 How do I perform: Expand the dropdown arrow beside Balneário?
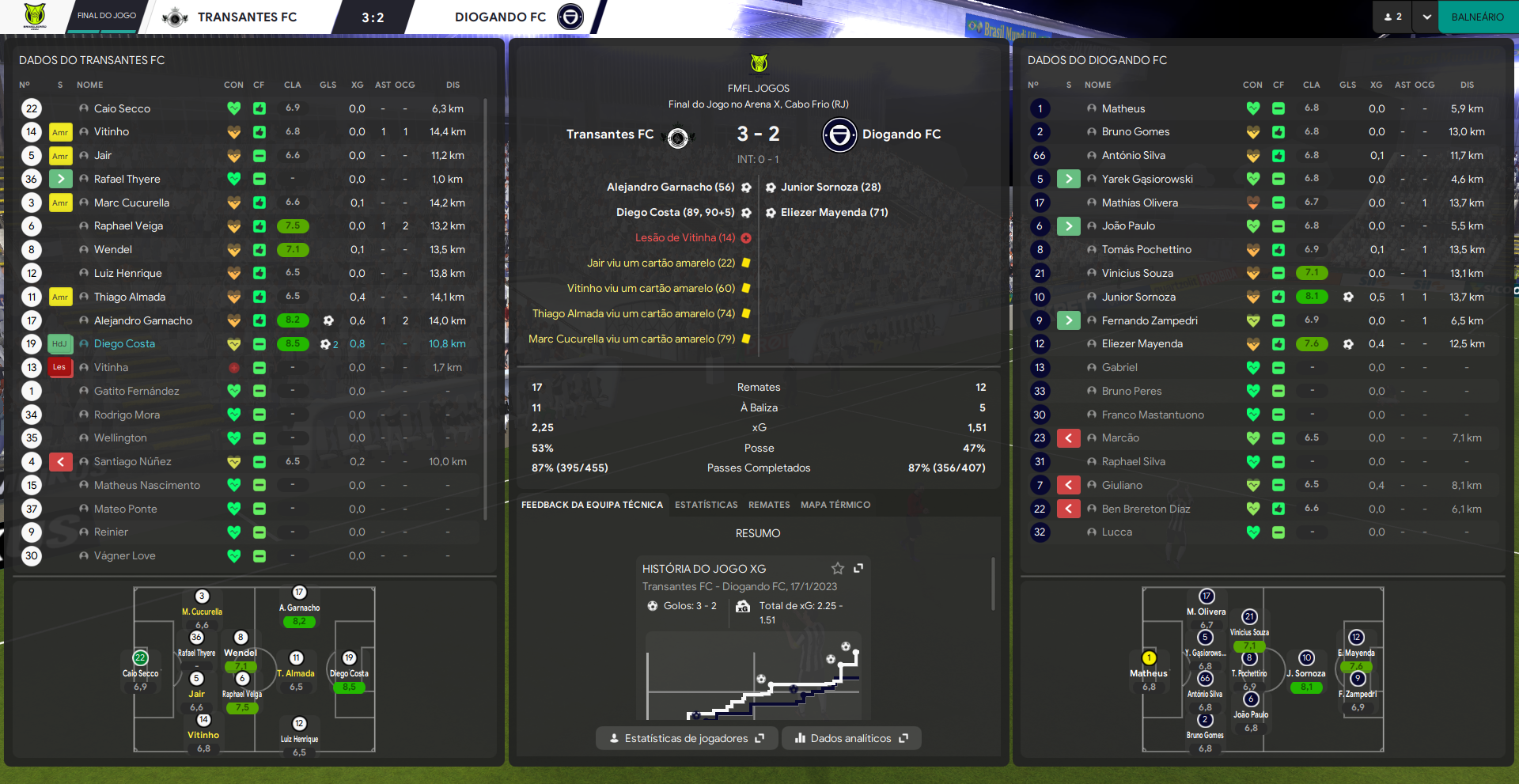(x=1426, y=17)
